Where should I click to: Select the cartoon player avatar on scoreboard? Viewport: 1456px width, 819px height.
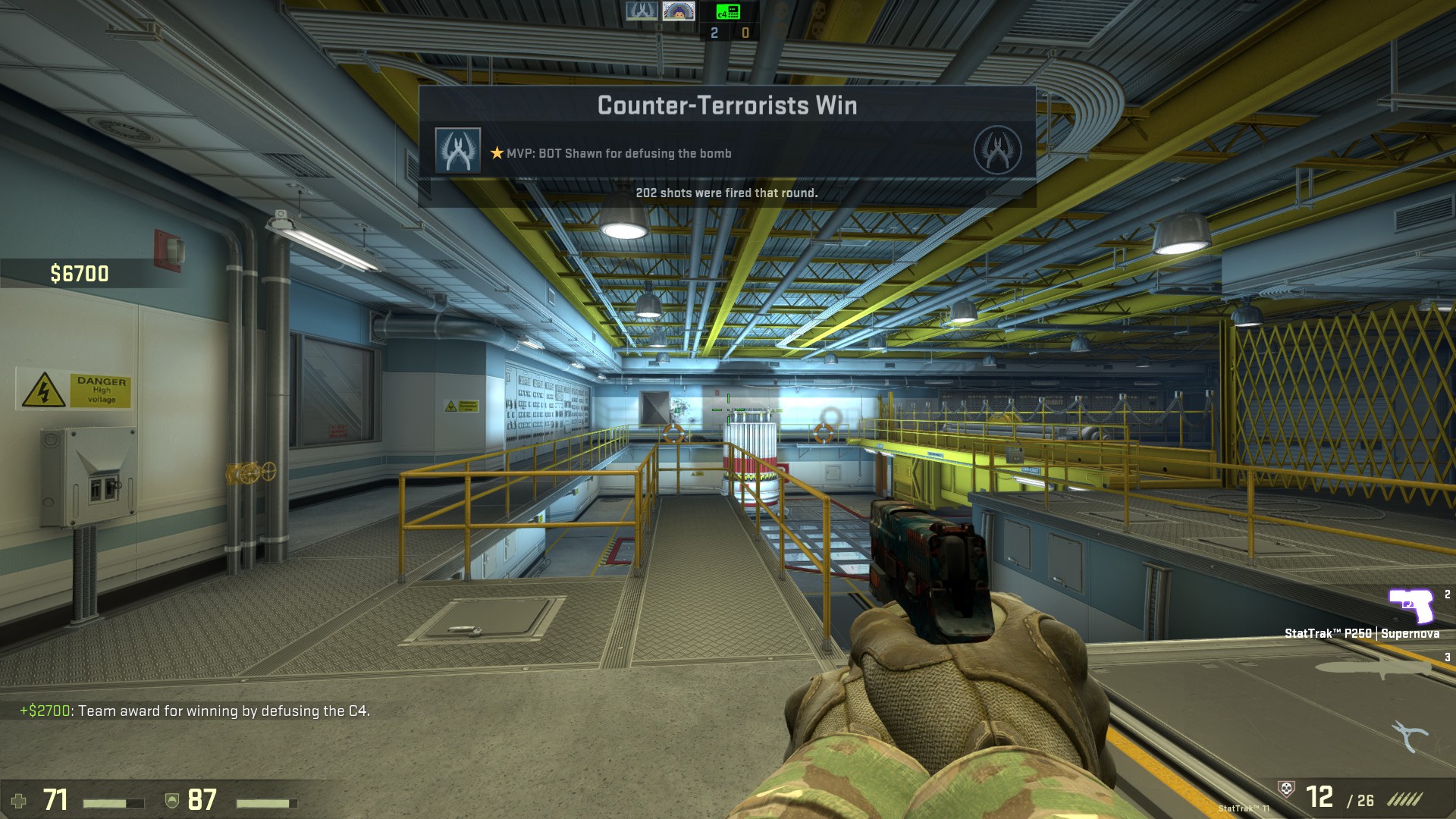coord(678,11)
